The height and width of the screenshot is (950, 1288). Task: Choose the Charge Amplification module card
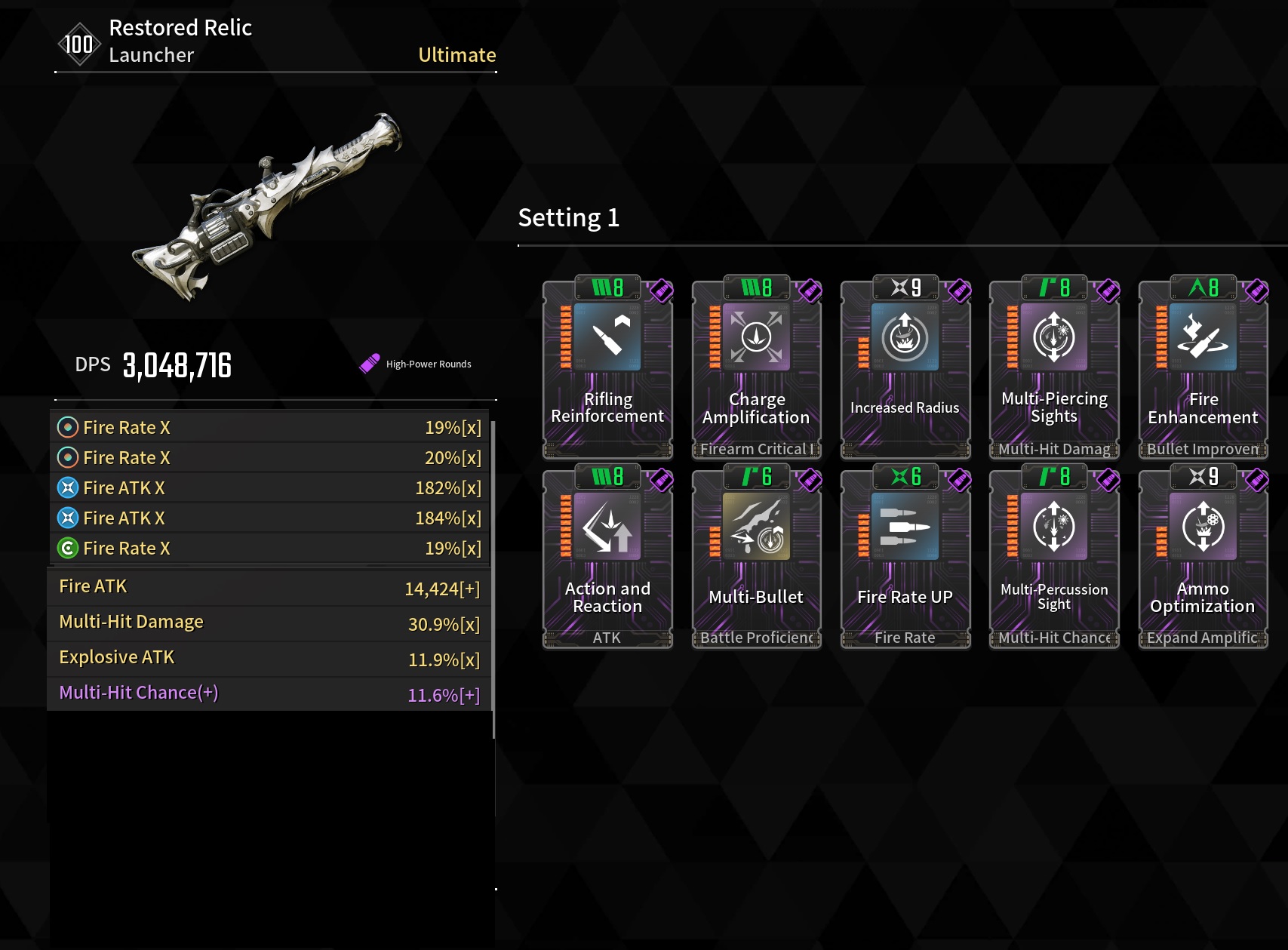756,367
